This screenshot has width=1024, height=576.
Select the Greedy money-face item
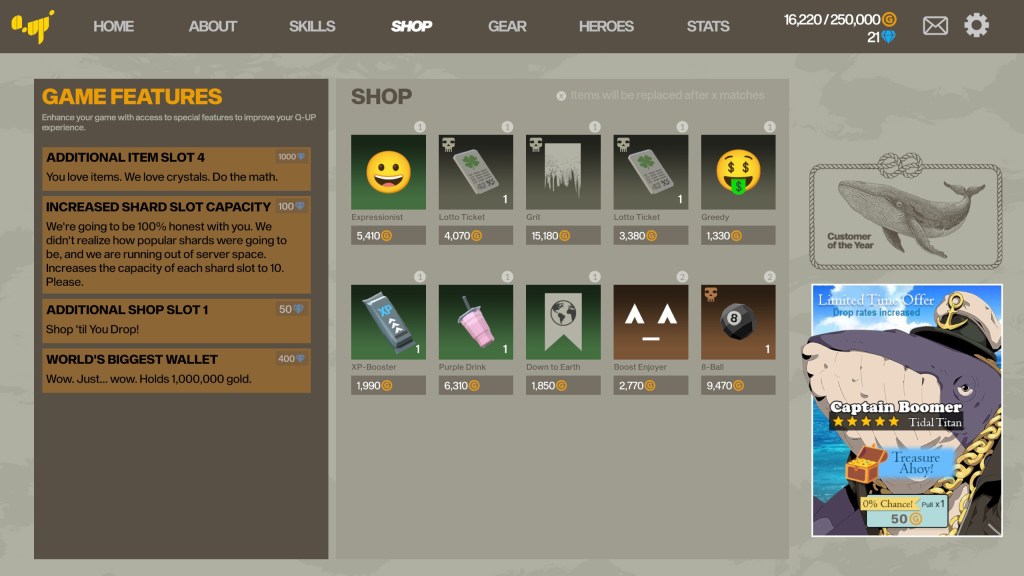pos(738,172)
